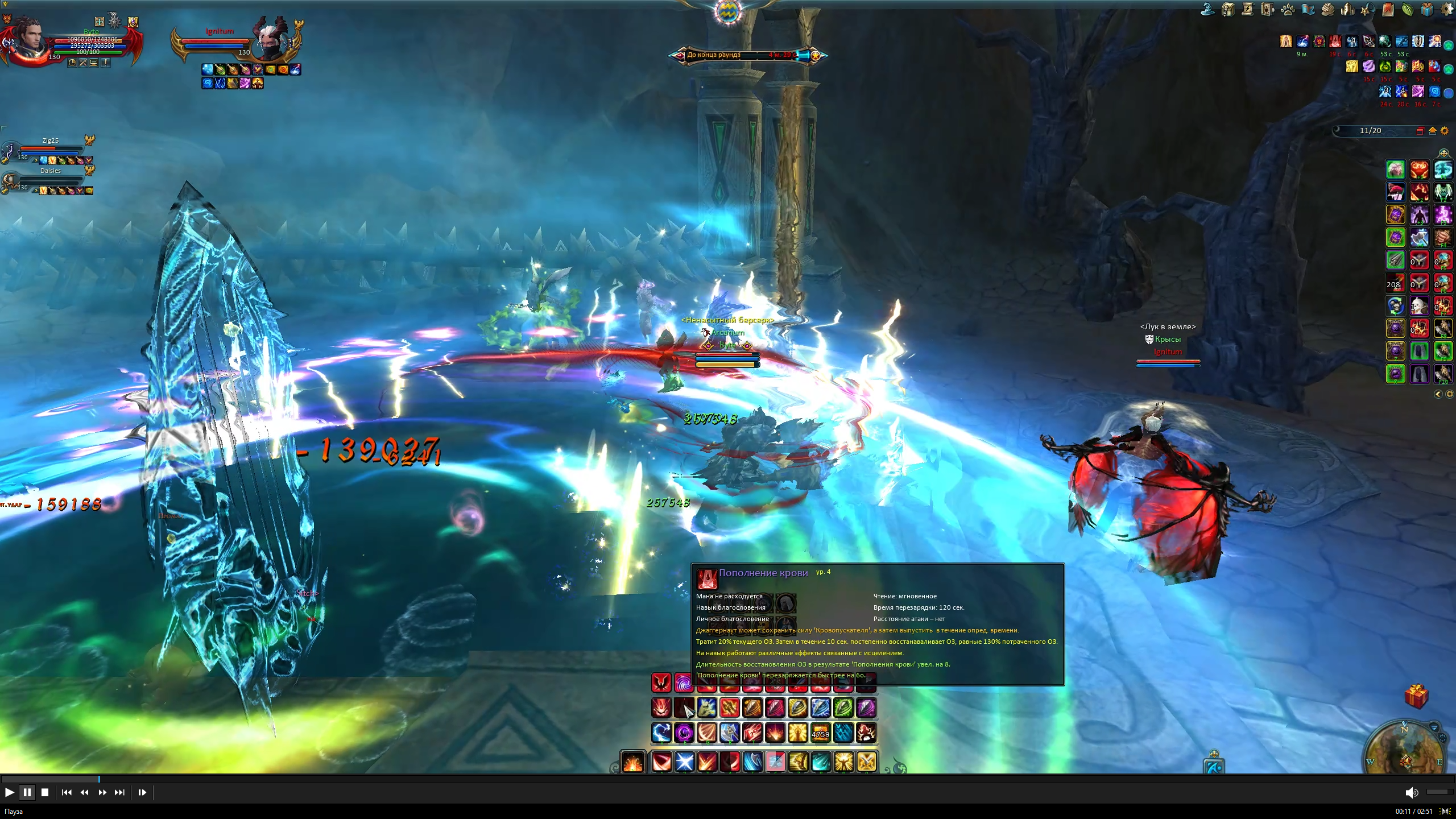The width and height of the screenshot is (1456, 819).
Task: Open the paw print pets menu
Action: (1288, 10)
